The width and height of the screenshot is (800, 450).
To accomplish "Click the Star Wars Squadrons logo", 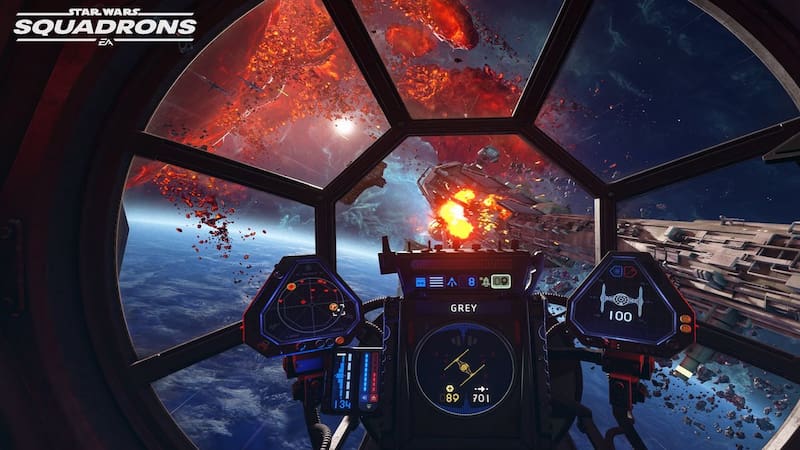I will [104, 24].
